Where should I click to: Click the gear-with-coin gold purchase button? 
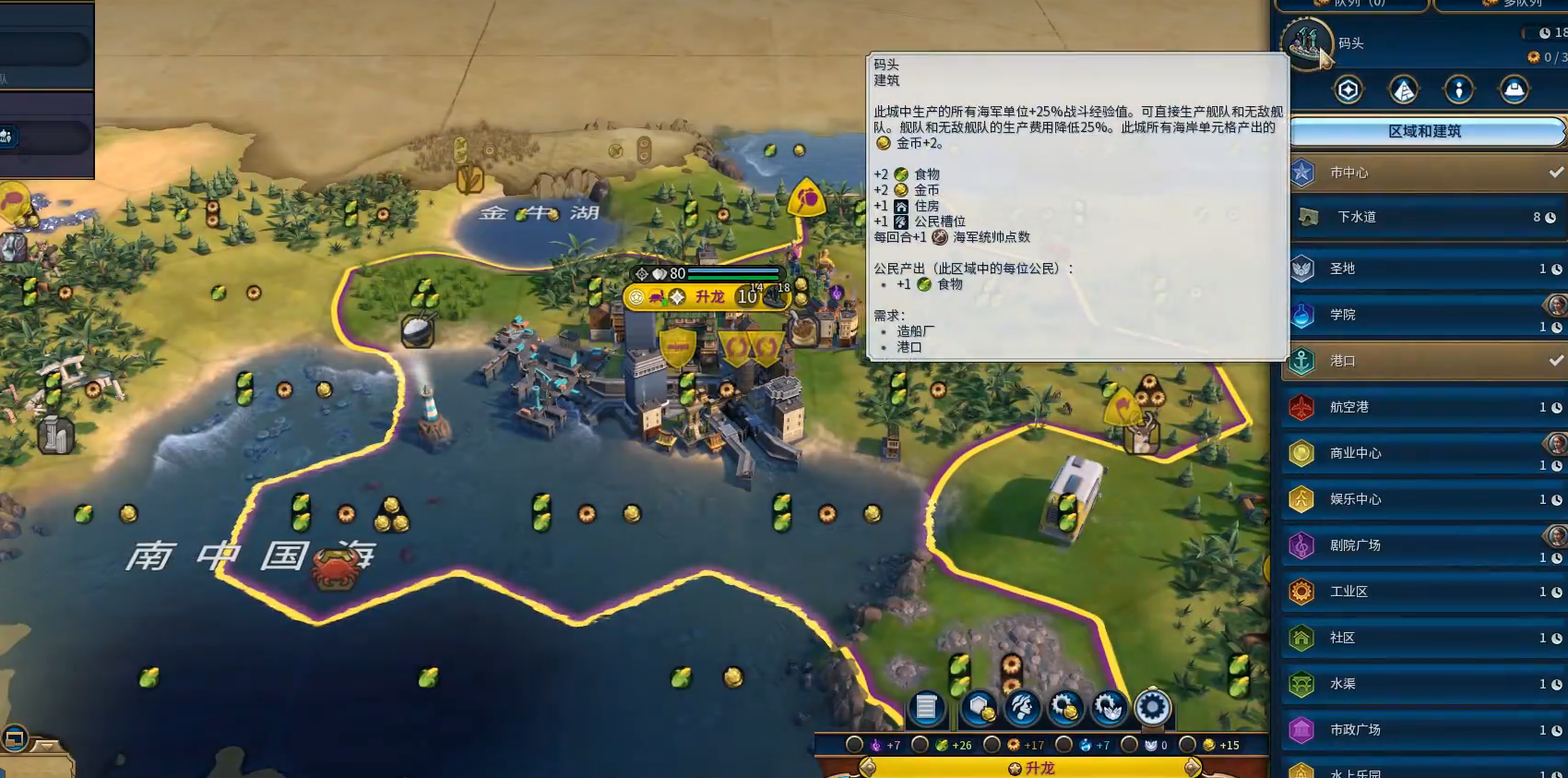click(1065, 708)
